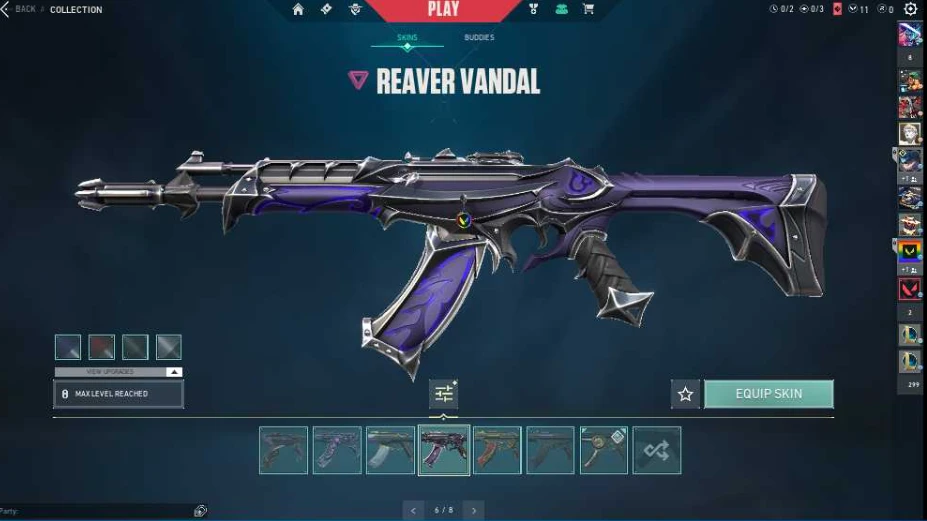Image resolution: width=927 pixels, height=521 pixels.
Task: Go to the previous page of skins
Action: tap(413, 510)
